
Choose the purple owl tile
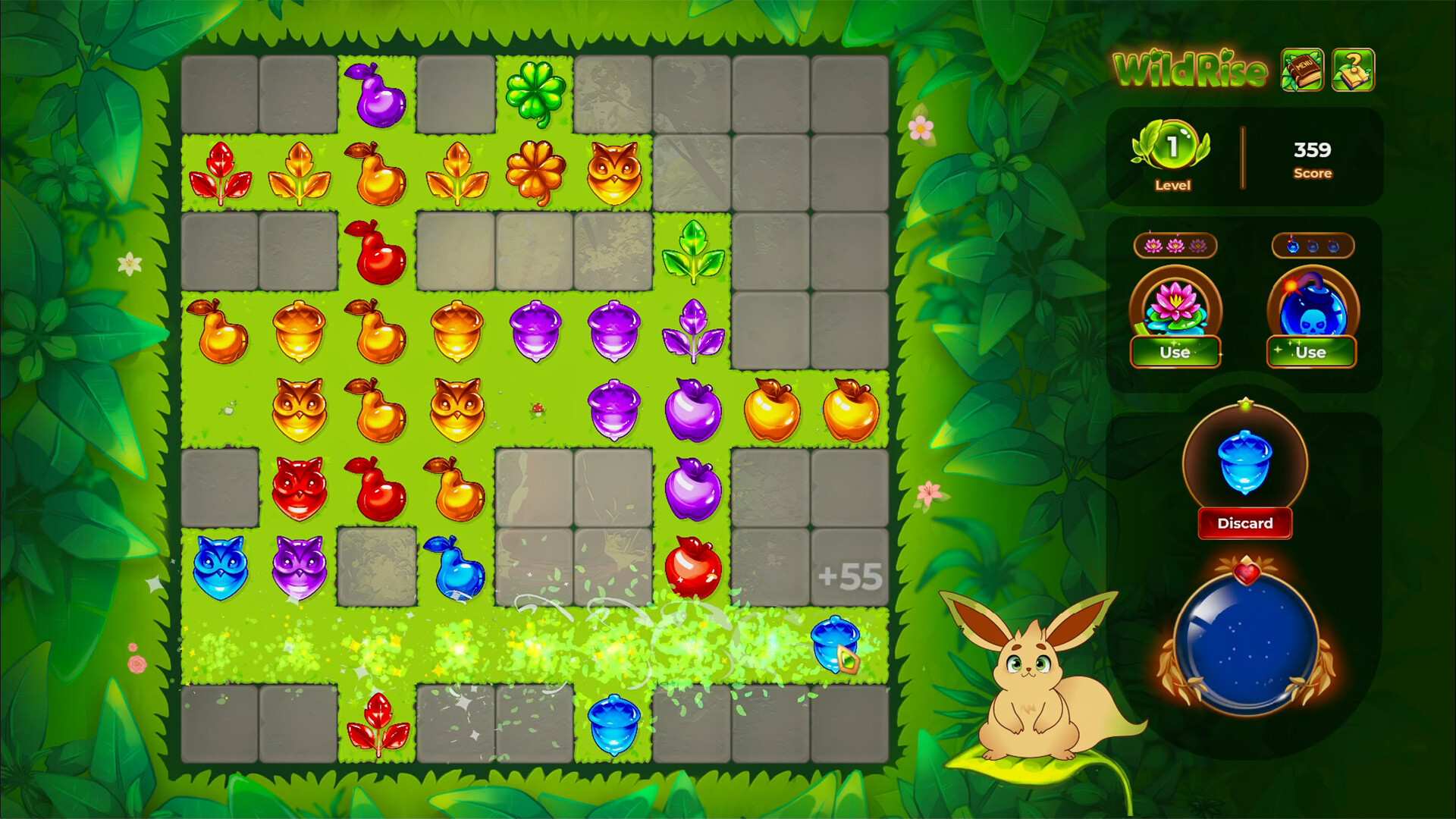299,567
